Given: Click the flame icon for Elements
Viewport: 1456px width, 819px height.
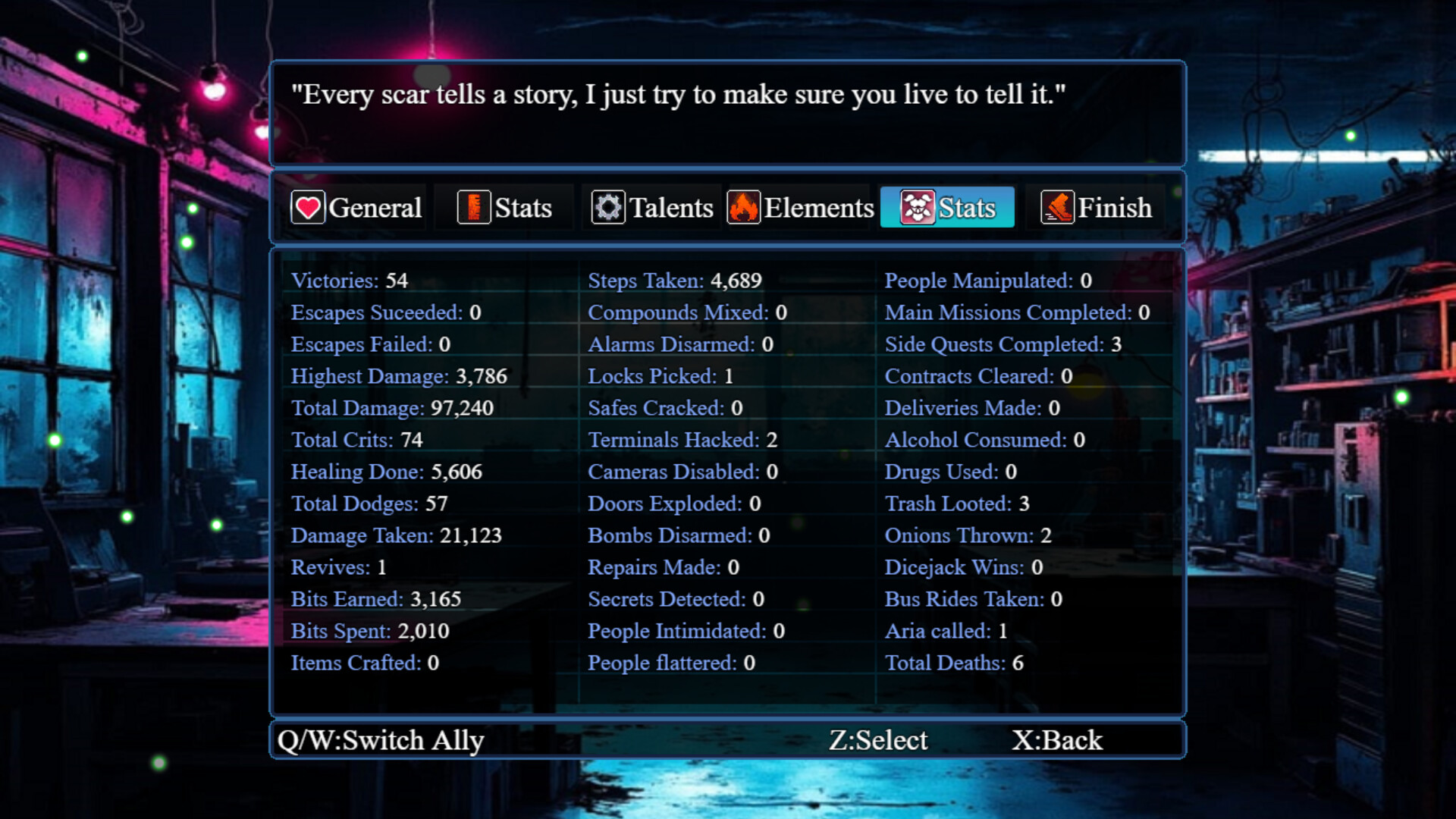Looking at the screenshot, I should click(744, 206).
